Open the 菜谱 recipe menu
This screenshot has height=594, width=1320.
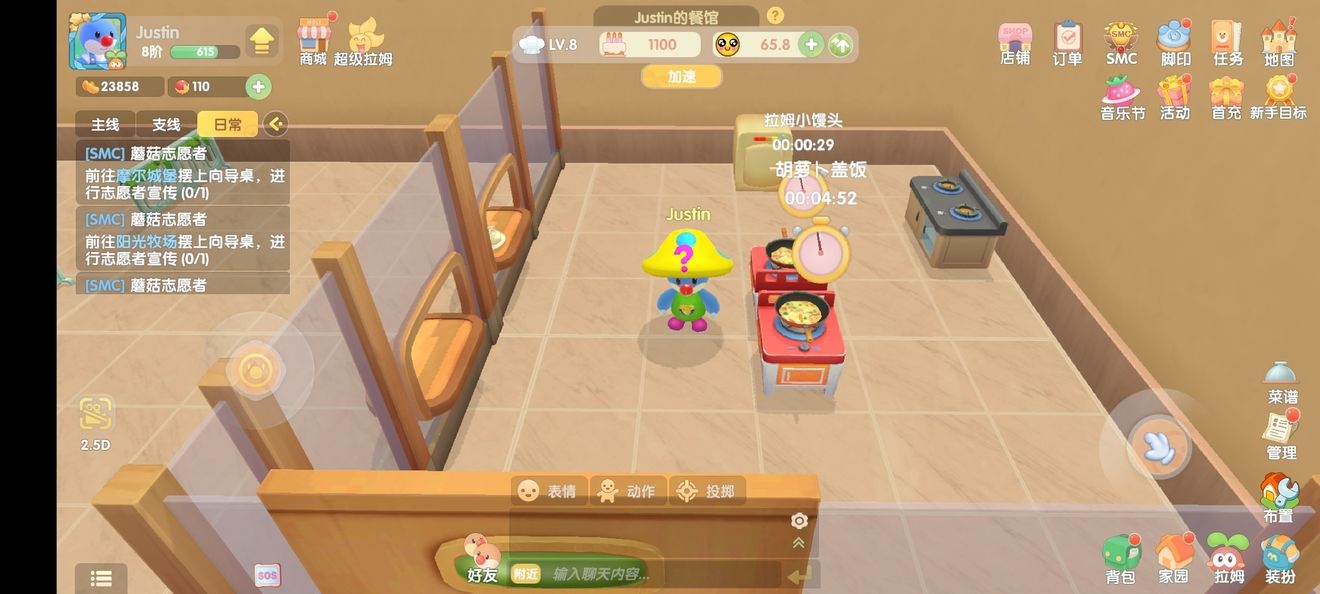click(1281, 381)
